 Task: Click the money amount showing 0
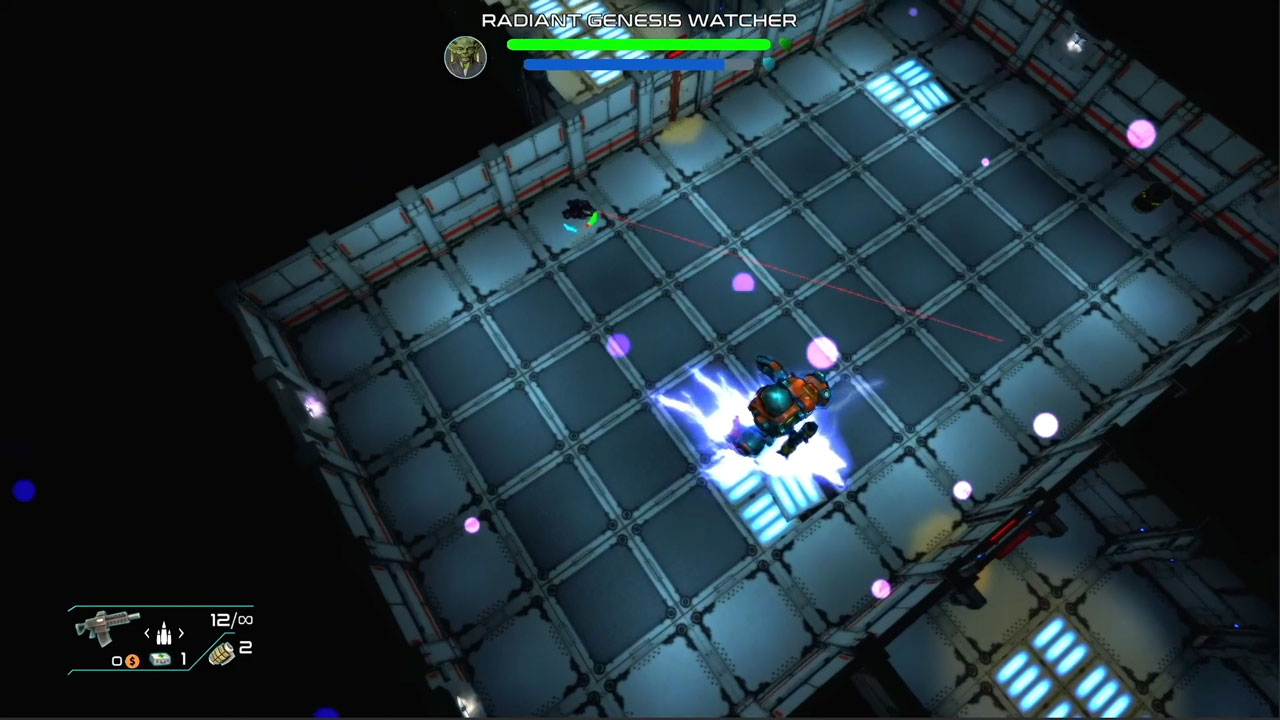coord(116,660)
